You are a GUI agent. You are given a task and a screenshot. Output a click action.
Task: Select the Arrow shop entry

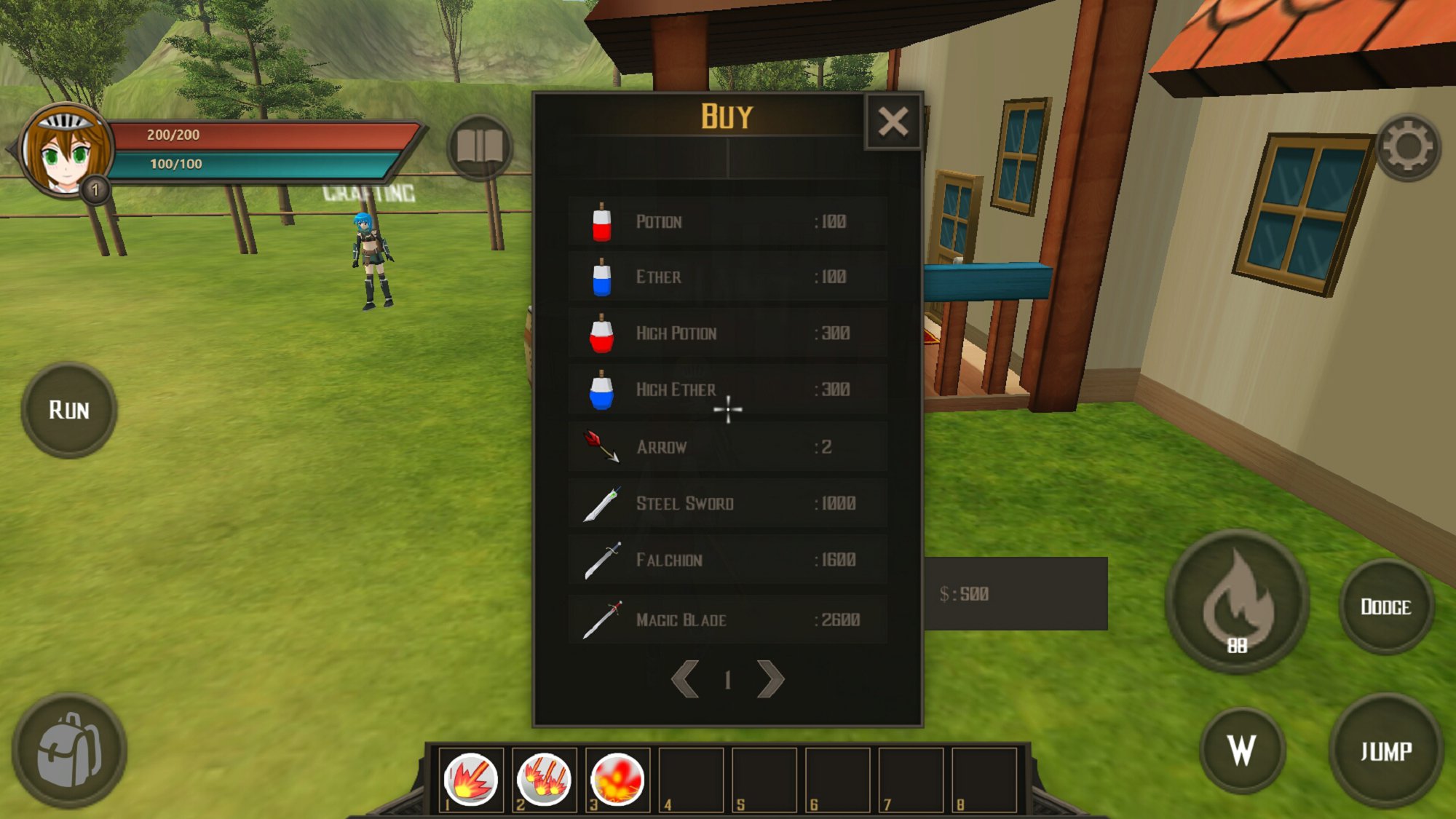[727, 447]
